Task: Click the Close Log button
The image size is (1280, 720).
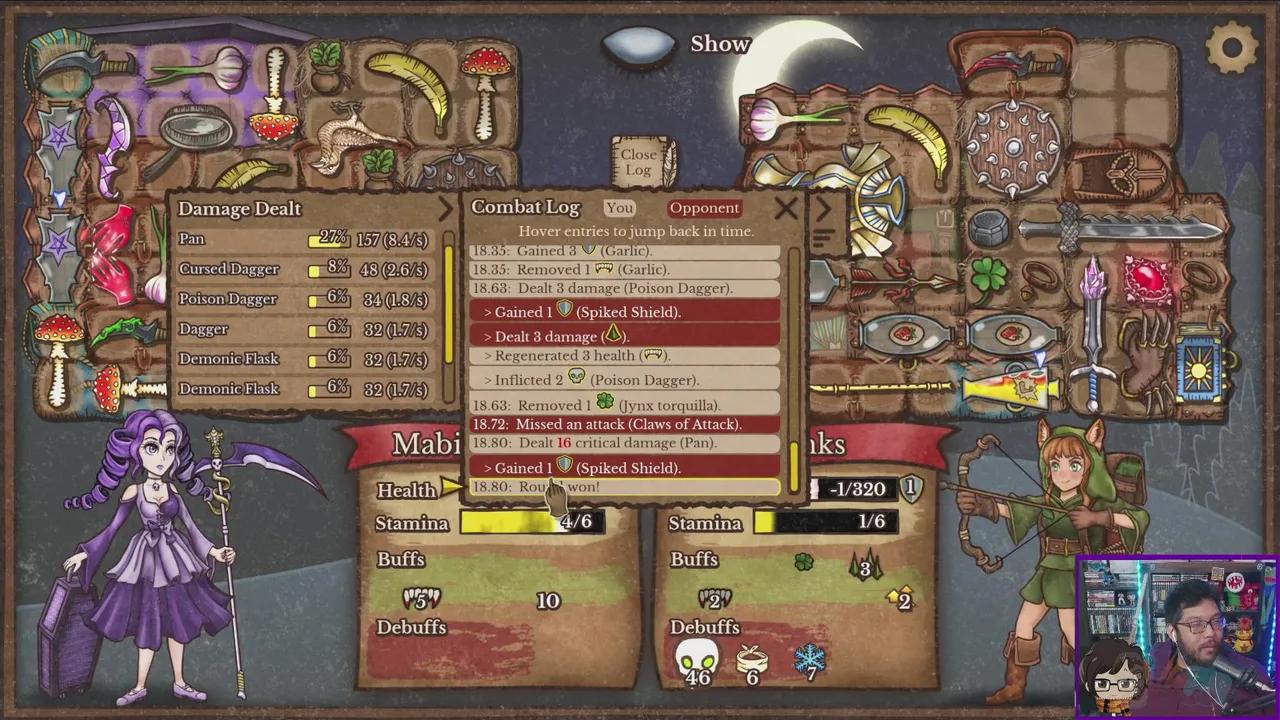Action: [x=639, y=162]
